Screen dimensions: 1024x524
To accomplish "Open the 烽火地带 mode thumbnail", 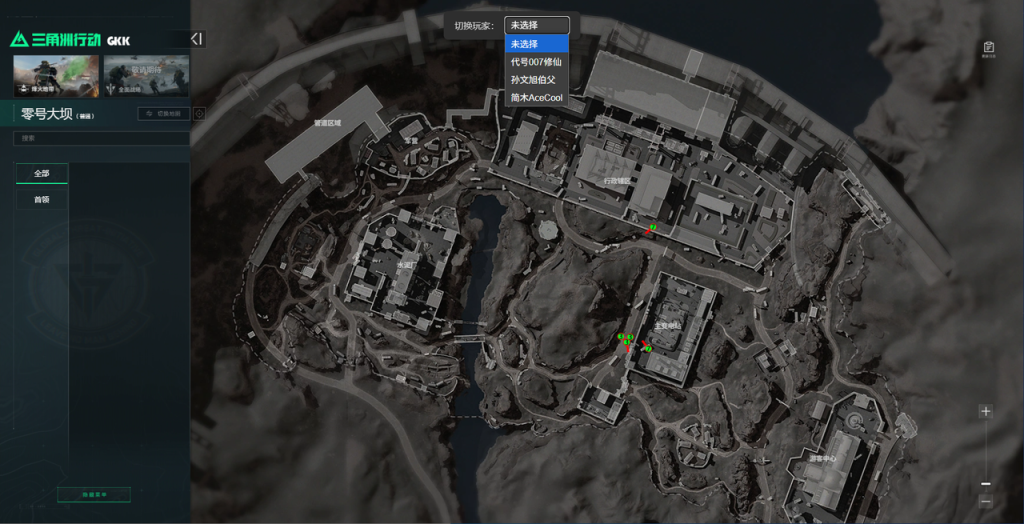I will [57, 75].
